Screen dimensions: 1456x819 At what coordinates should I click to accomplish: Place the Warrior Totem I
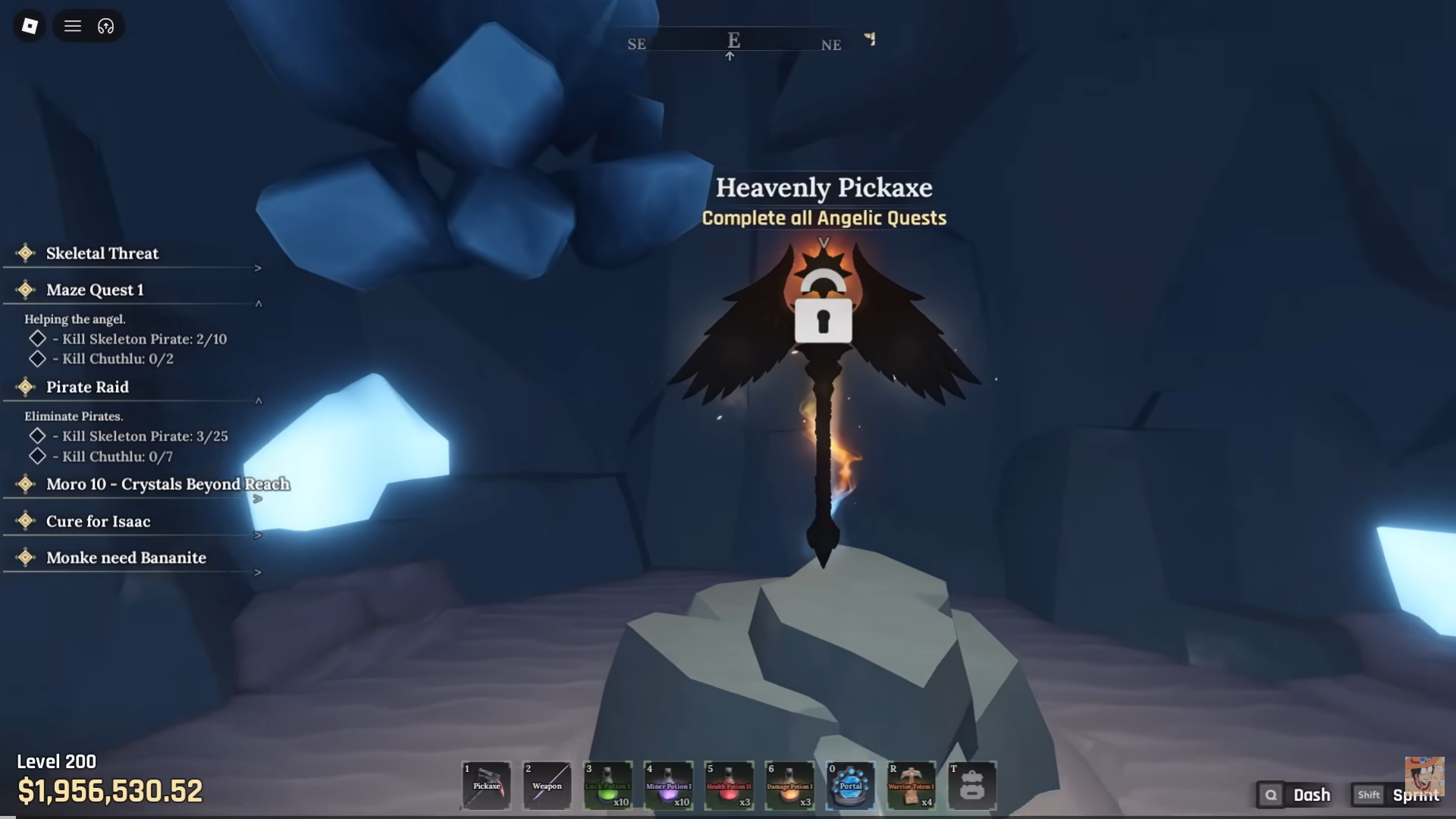[911, 786]
